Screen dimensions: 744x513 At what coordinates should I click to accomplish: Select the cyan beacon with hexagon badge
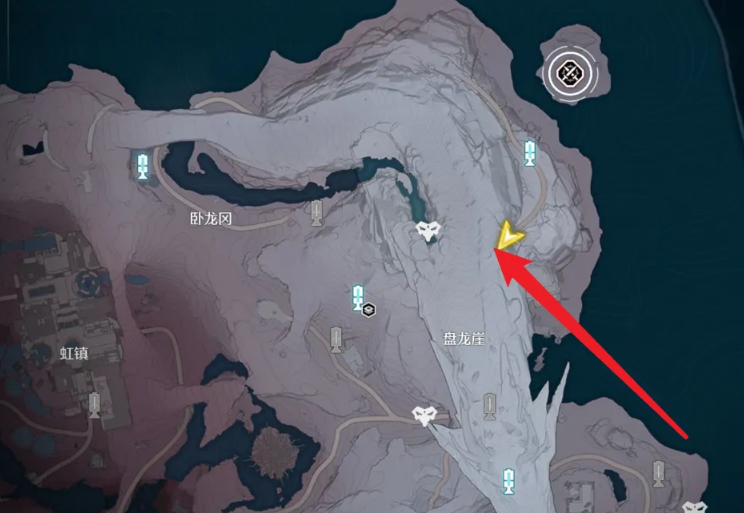tap(358, 298)
